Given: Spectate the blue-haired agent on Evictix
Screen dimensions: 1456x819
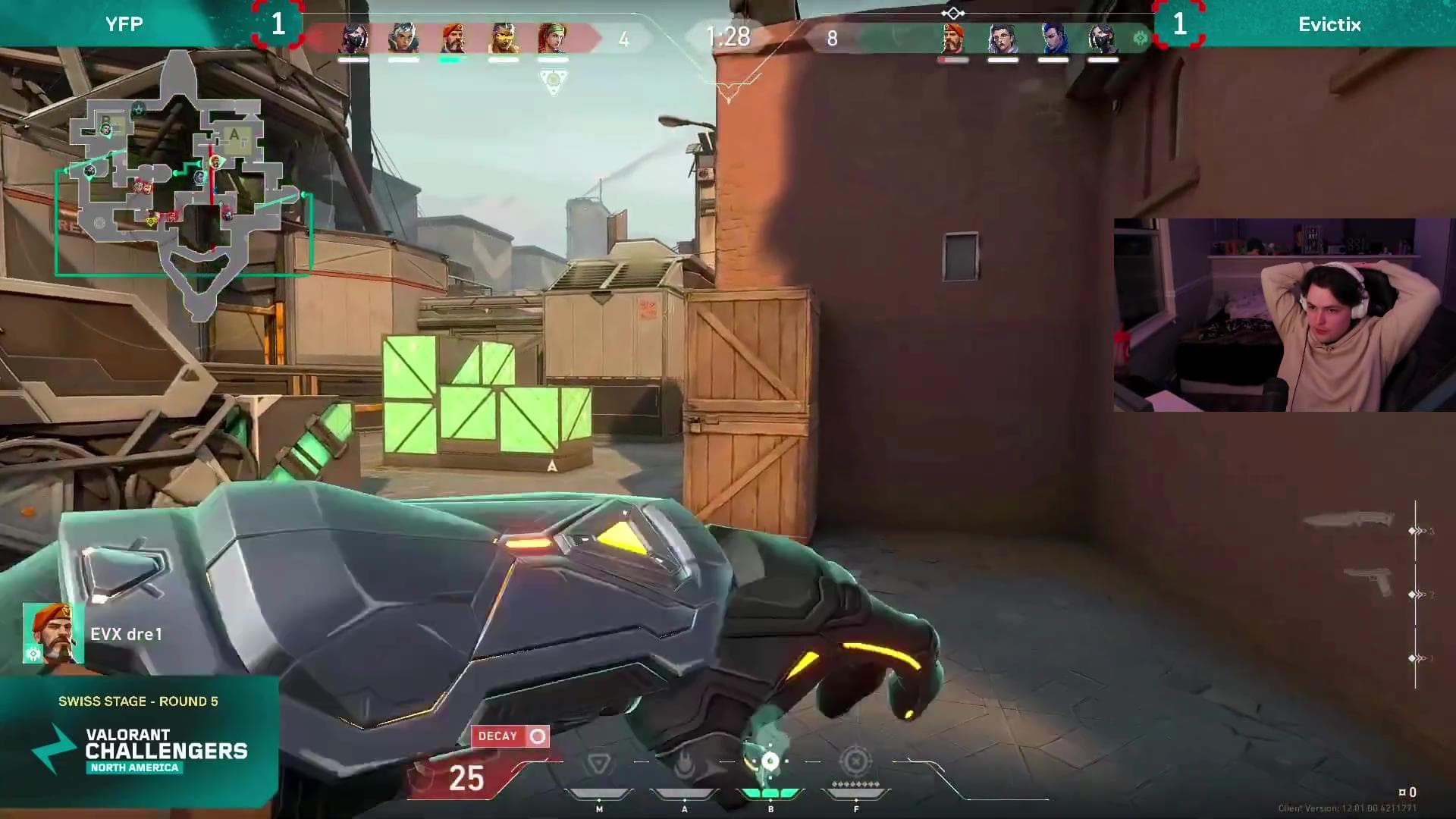Looking at the screenshot, I should coord(1053,38).
